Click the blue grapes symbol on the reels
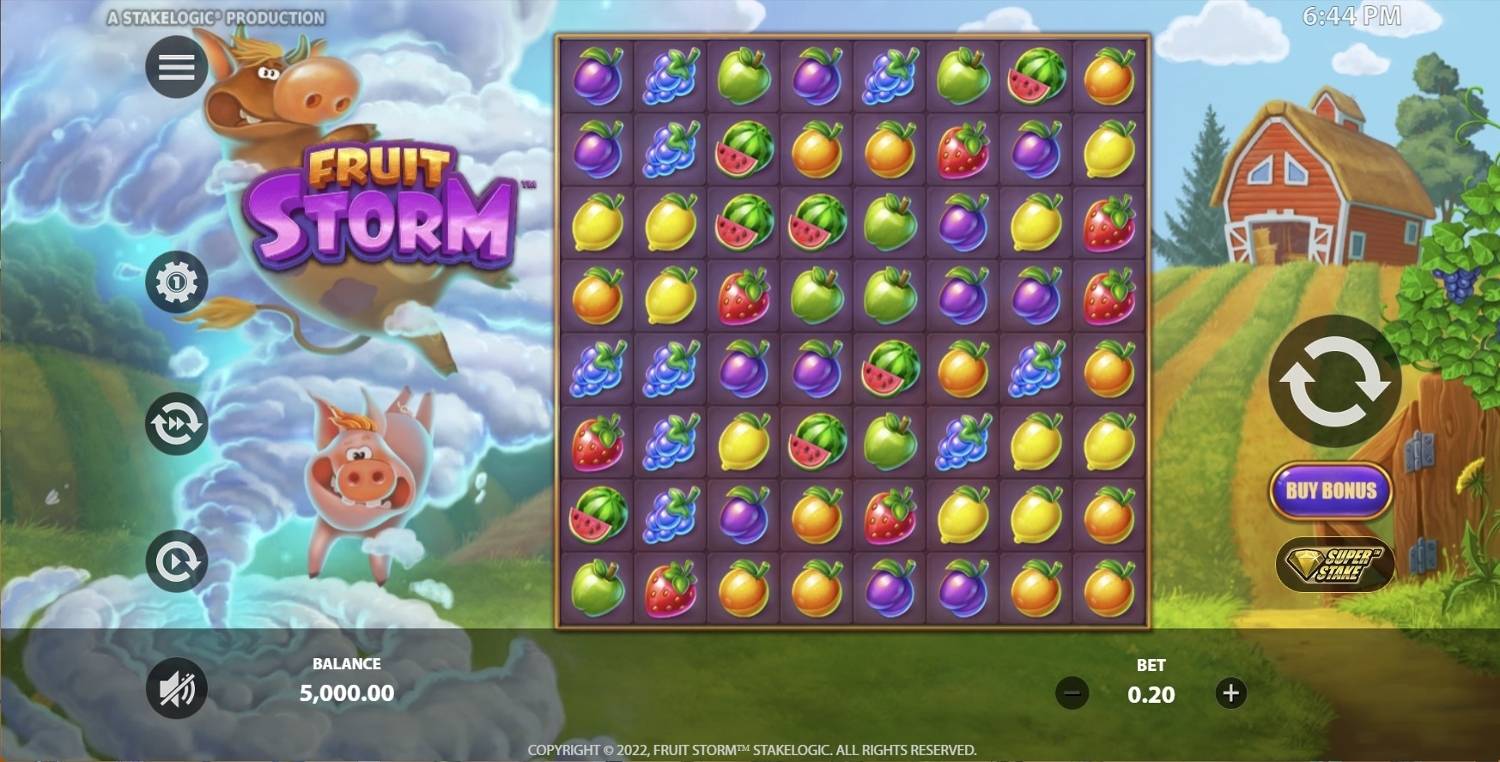The image size is (1500, 762). pyautogui.click(x=669, y=78)
